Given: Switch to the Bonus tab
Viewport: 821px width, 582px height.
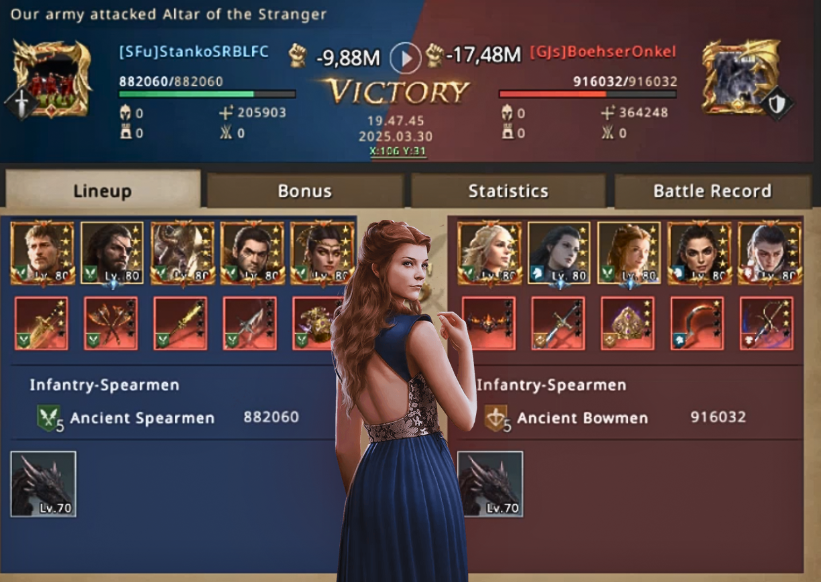Looking at the screenshot, I should point(304,190).
